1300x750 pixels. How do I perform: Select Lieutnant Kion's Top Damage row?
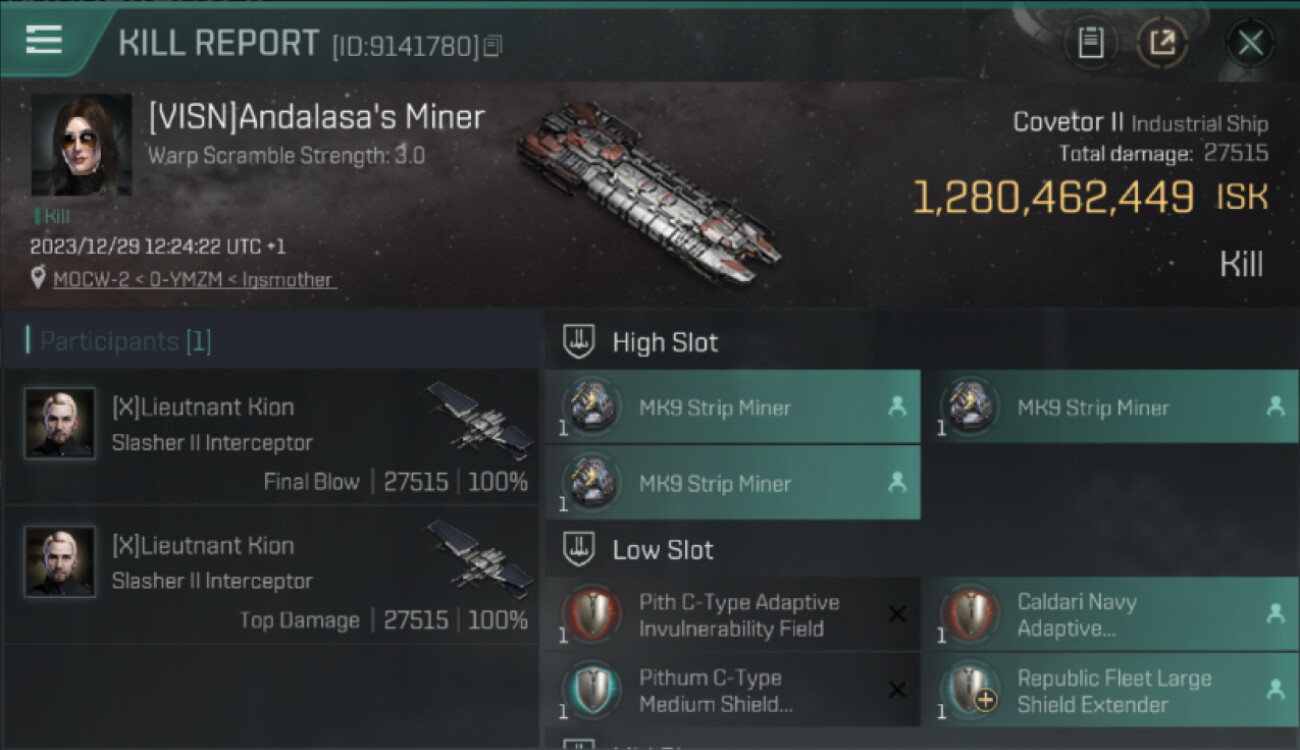(270, 576)
